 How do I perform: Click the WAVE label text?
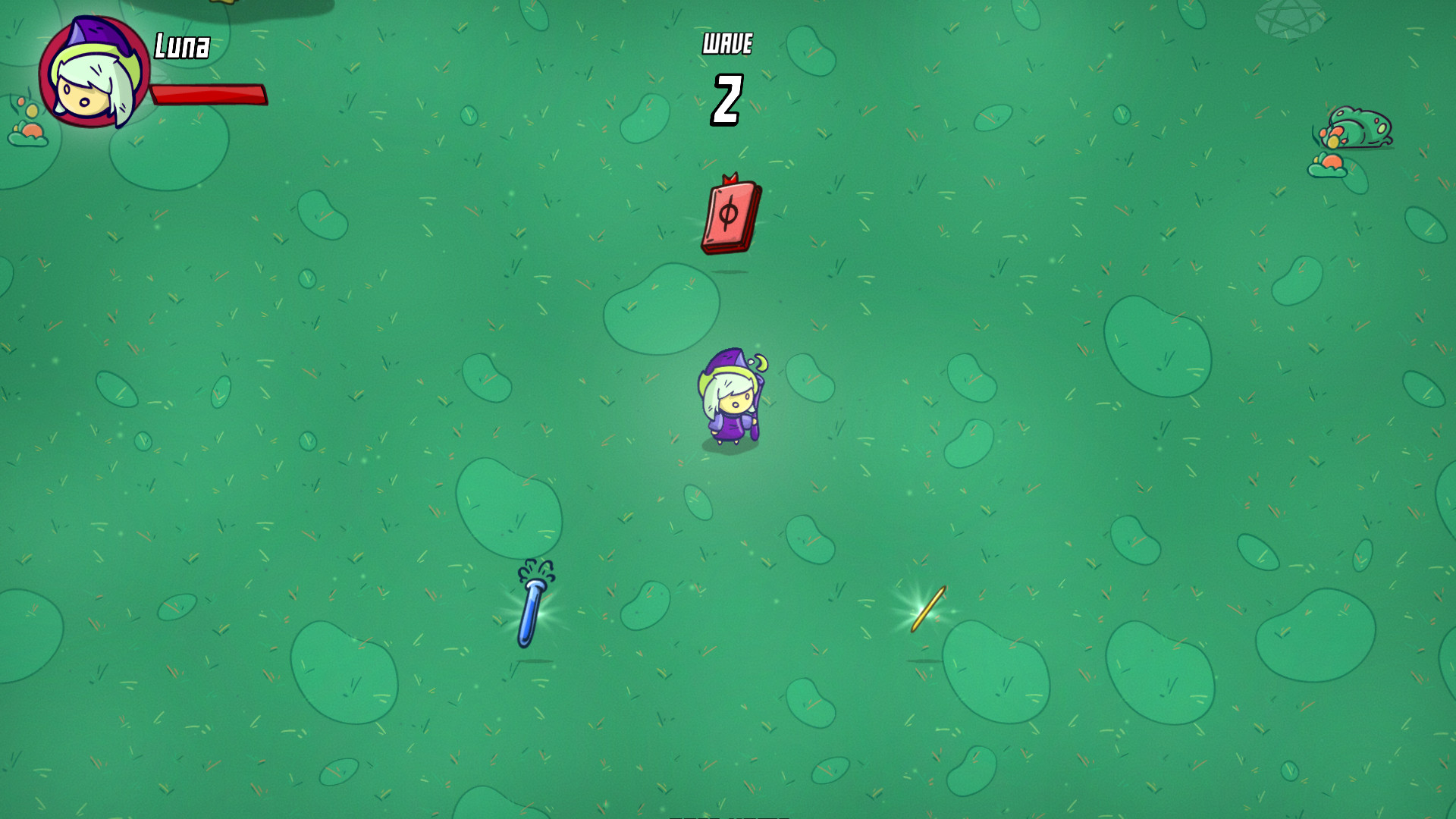pyautogui.click(x=726, y=44)
